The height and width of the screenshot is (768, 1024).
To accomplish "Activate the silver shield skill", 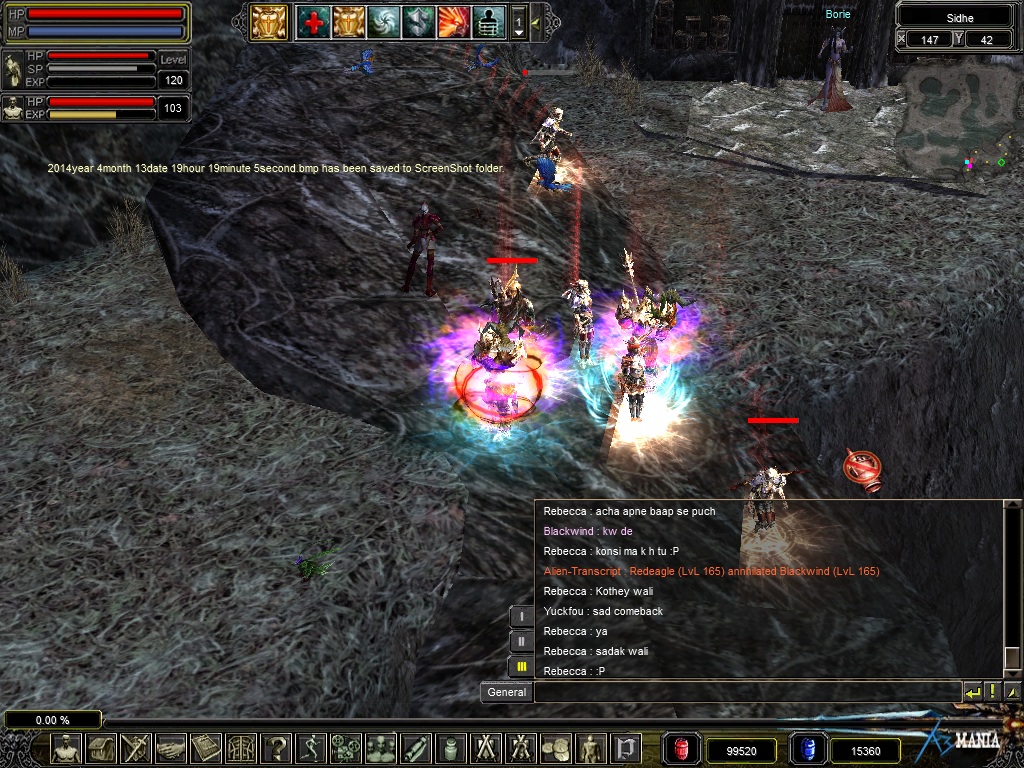I will [x=418, y=21].
